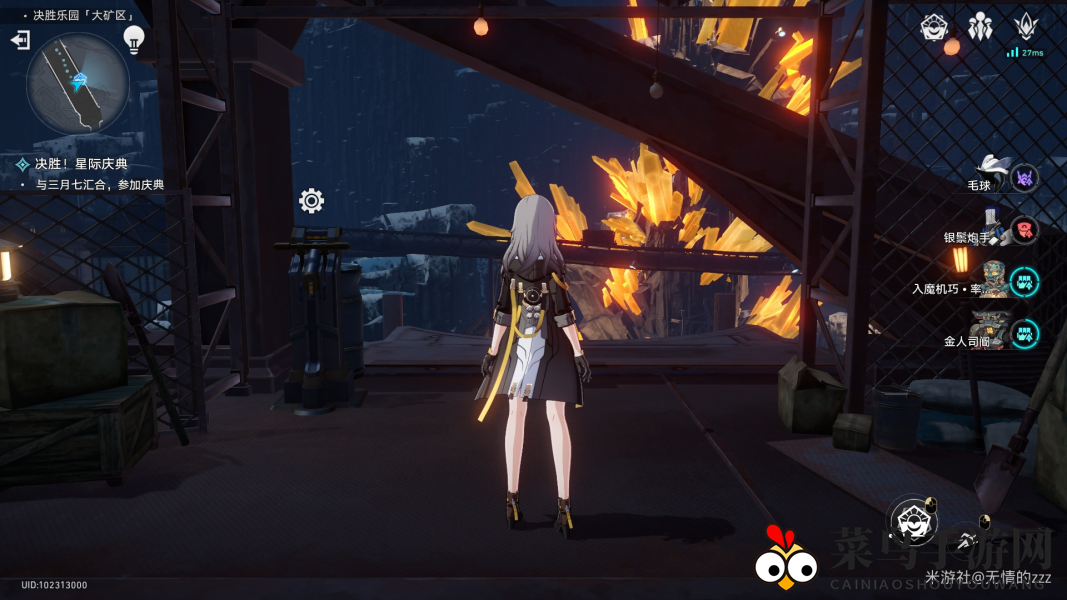Open the three-figures team icon
1067x600 pixels.
[980, 27]
